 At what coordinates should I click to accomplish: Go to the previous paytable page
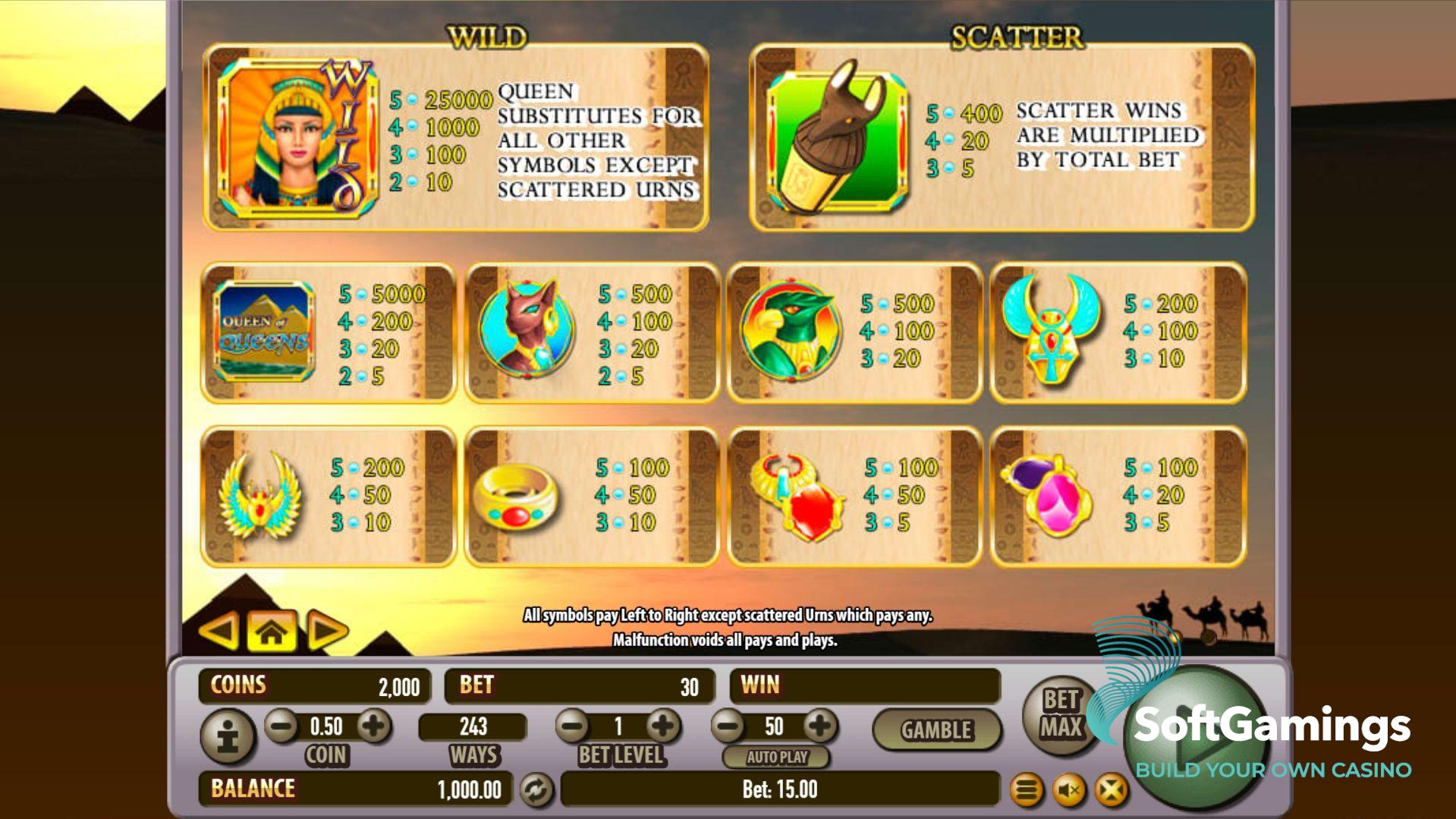220,631
